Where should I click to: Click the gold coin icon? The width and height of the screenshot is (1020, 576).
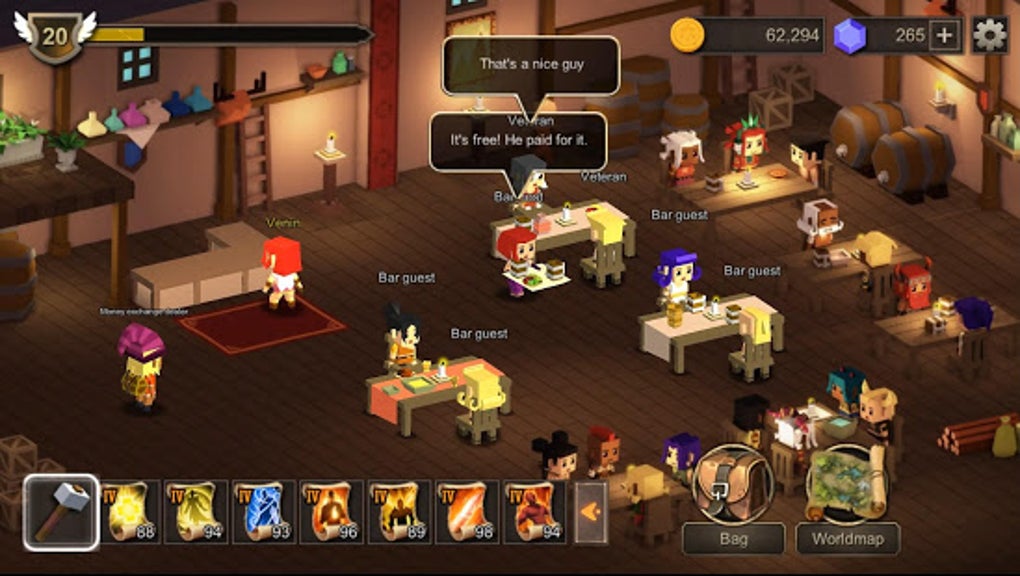click(687, 35)
